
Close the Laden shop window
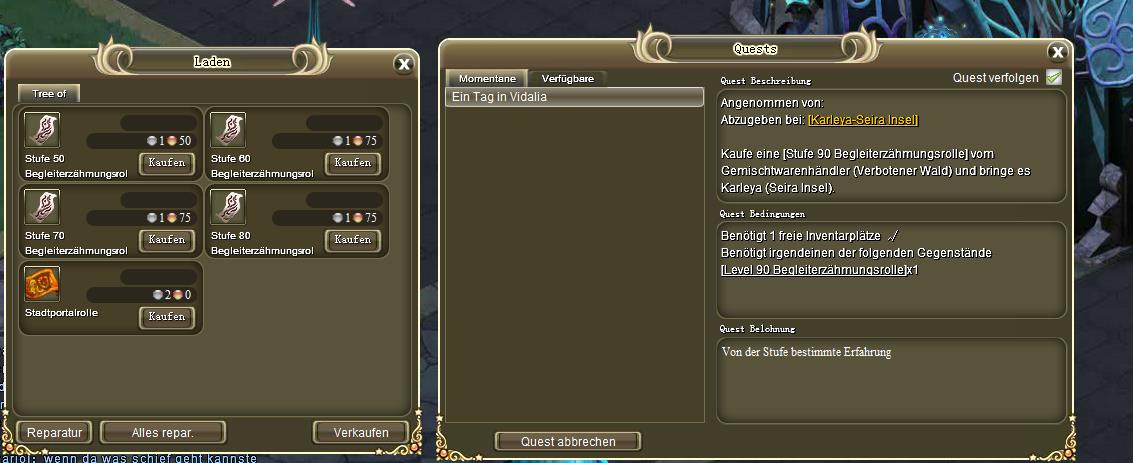pyautogui.click(x=403, y=64)
